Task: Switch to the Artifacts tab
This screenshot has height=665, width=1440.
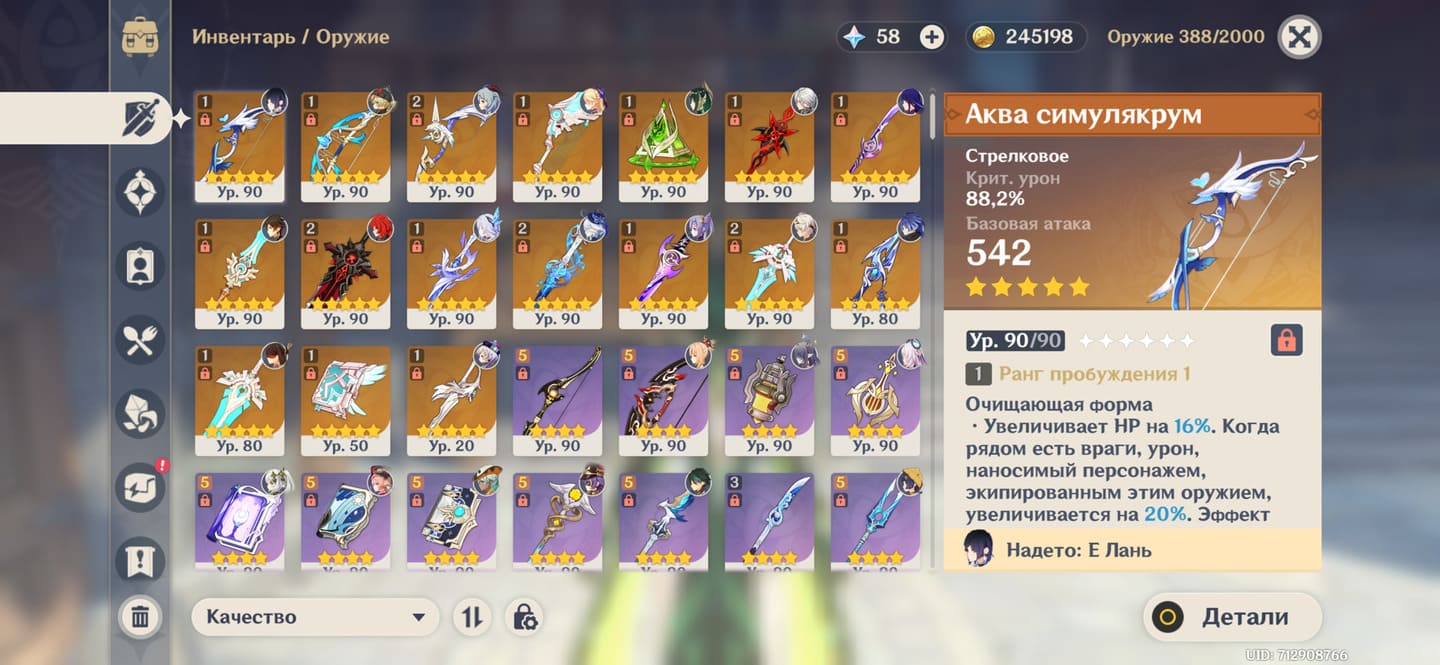Action: [x=140, y=192]
